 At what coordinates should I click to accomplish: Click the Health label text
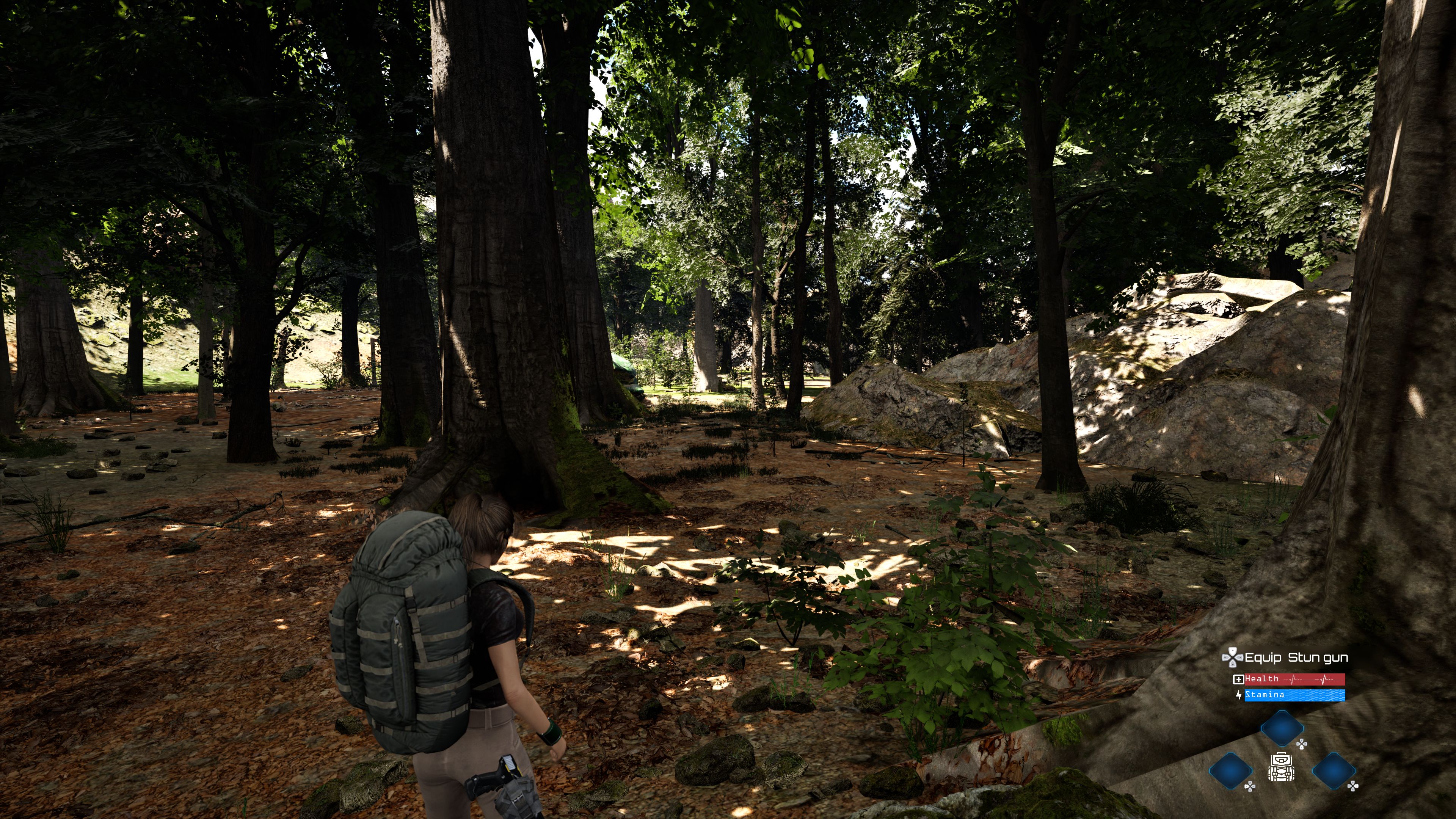(x=1261, y=679)
